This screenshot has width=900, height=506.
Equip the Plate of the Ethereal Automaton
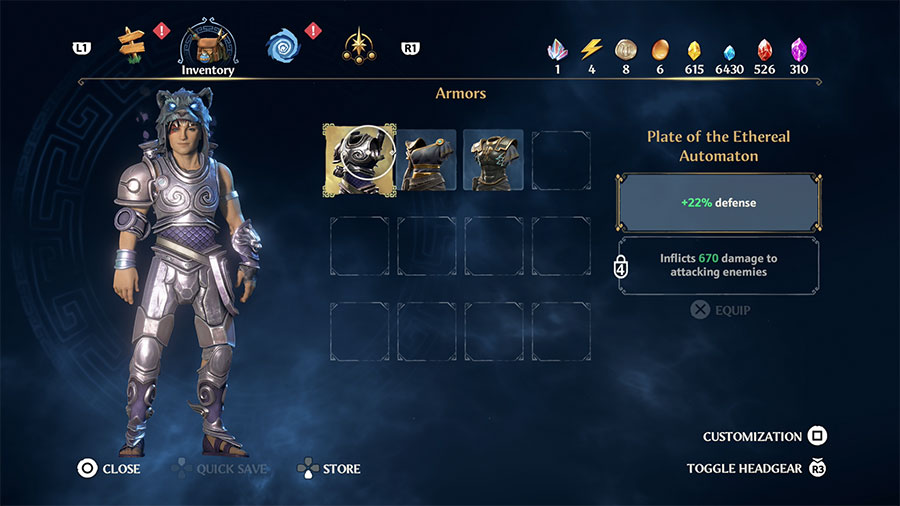click(x=720, y=310)
